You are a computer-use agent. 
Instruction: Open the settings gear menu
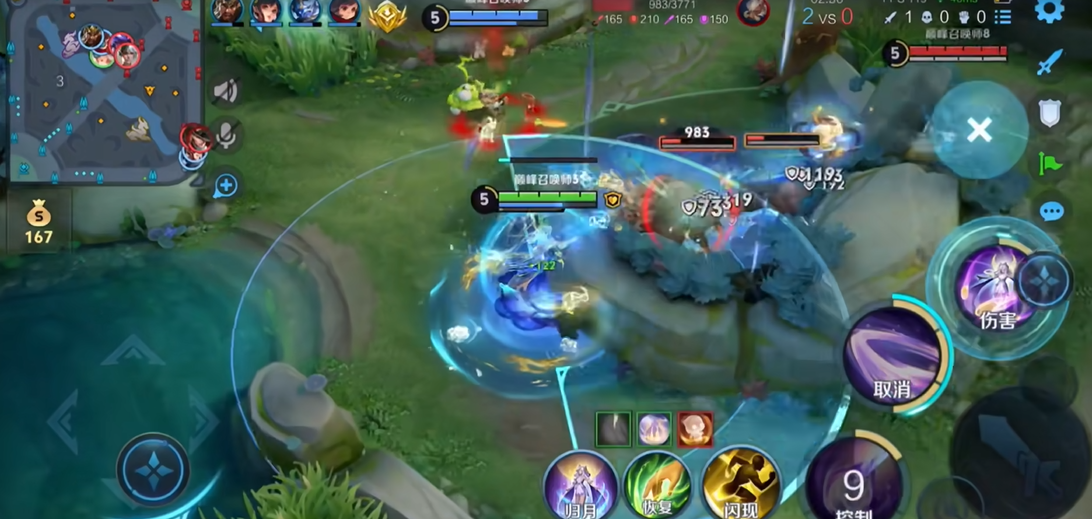(1048, 12)
